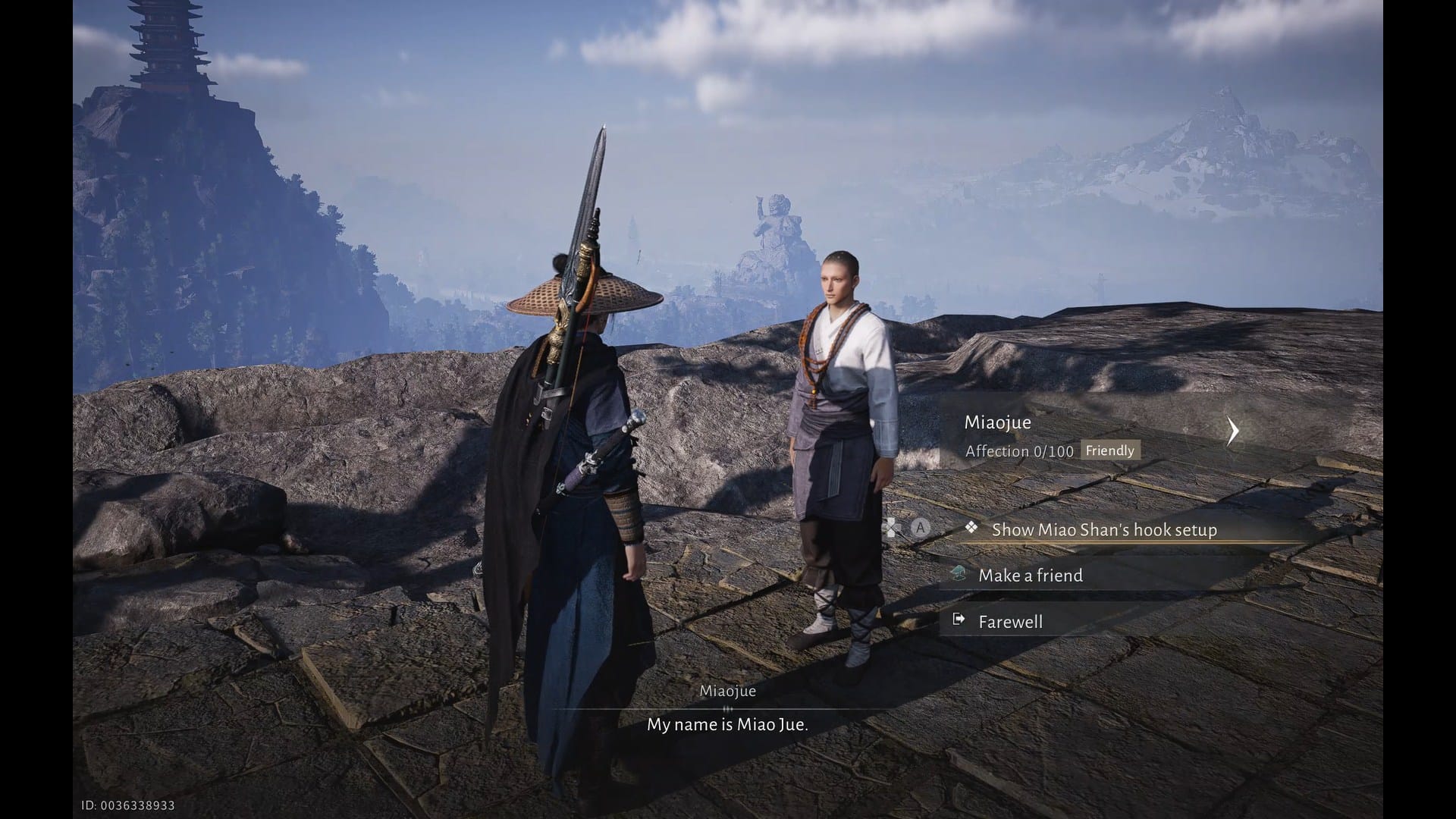
Task: Open Miaojue's details with the arrow
Action: [x=1233, y=431]
